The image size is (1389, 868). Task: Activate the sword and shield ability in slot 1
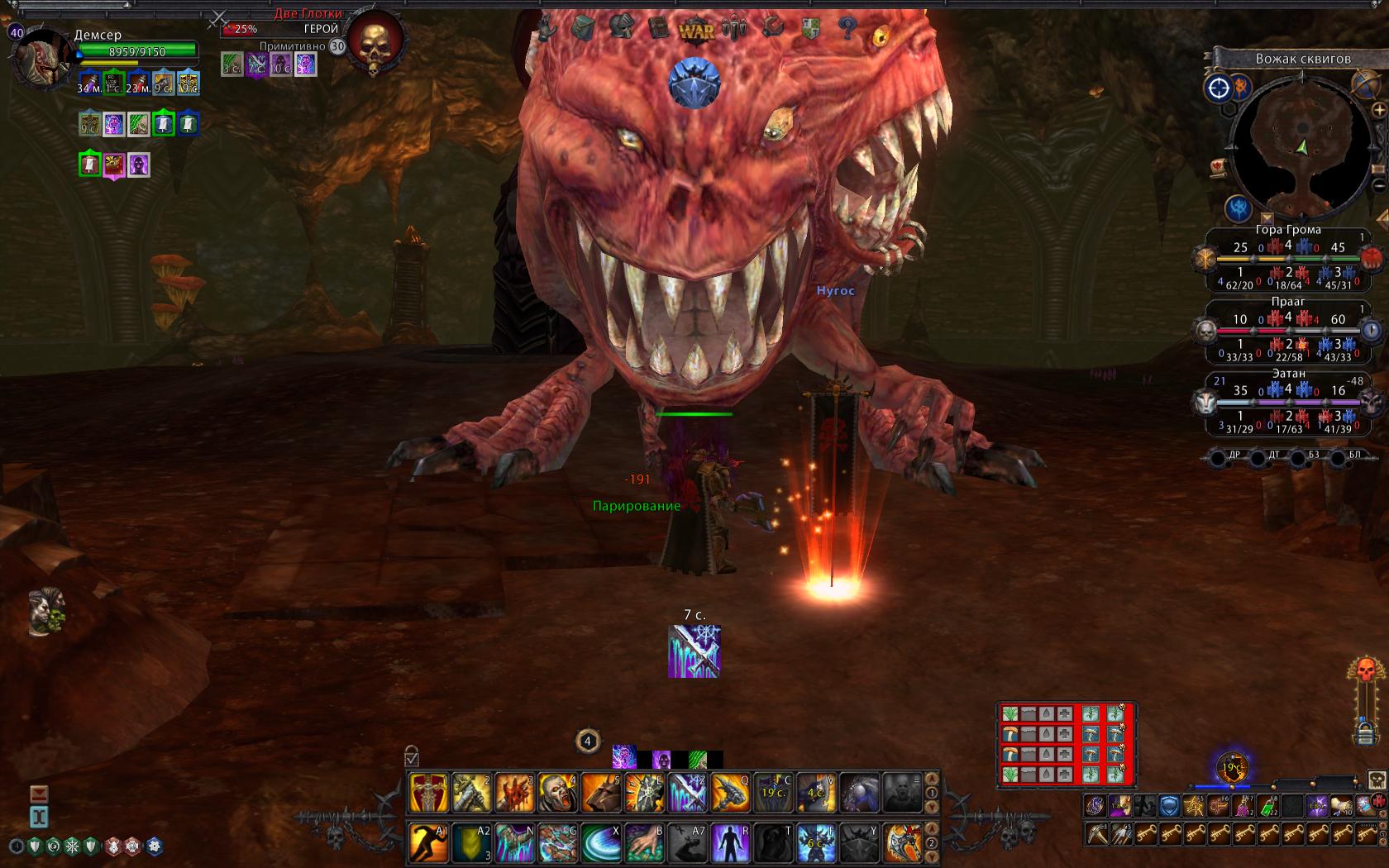click(429, 792)
